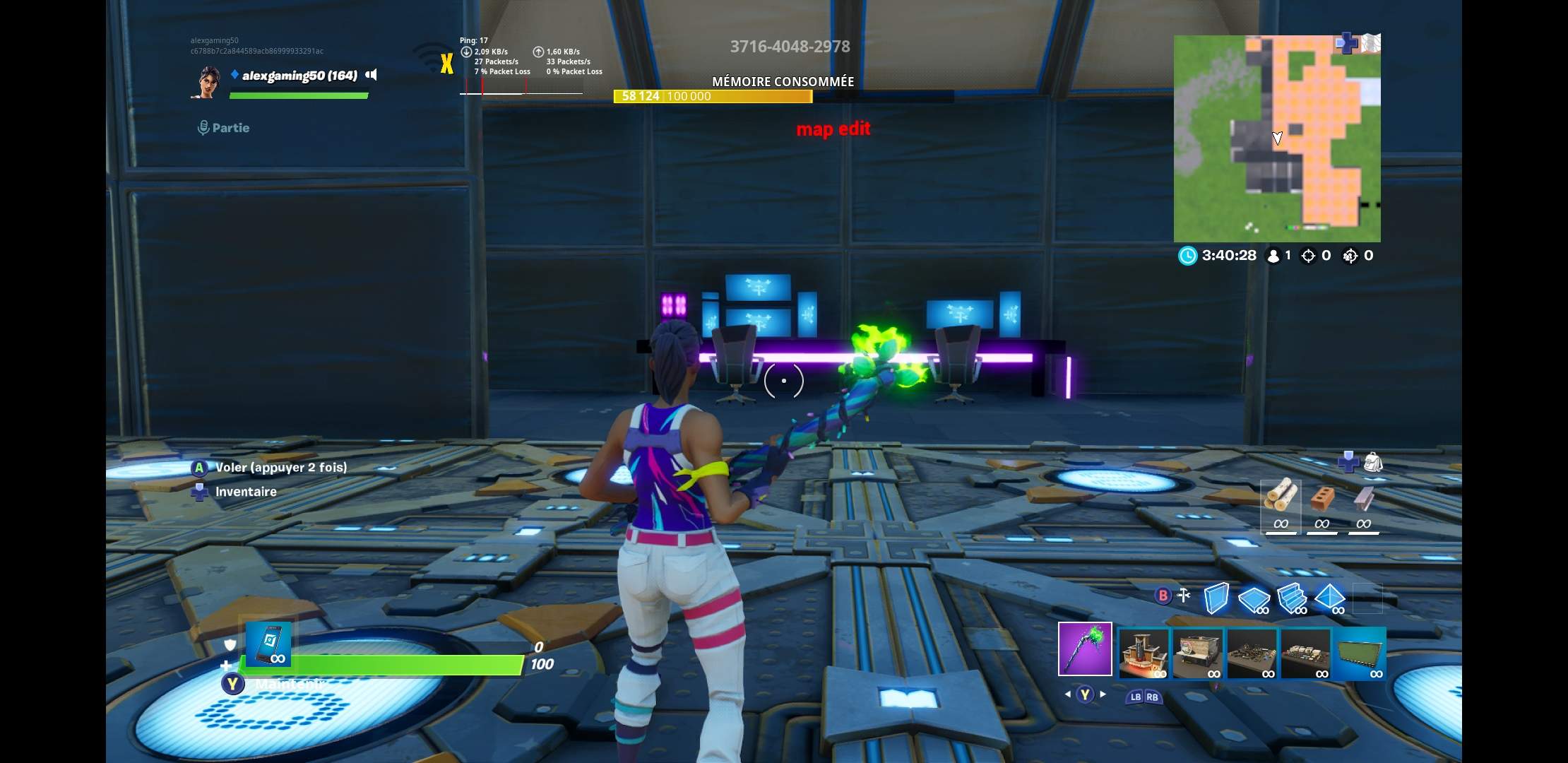This screenshot has height=763, width=1568.
Task: Choose the stairs building piece
Action: pos(1292,598)
